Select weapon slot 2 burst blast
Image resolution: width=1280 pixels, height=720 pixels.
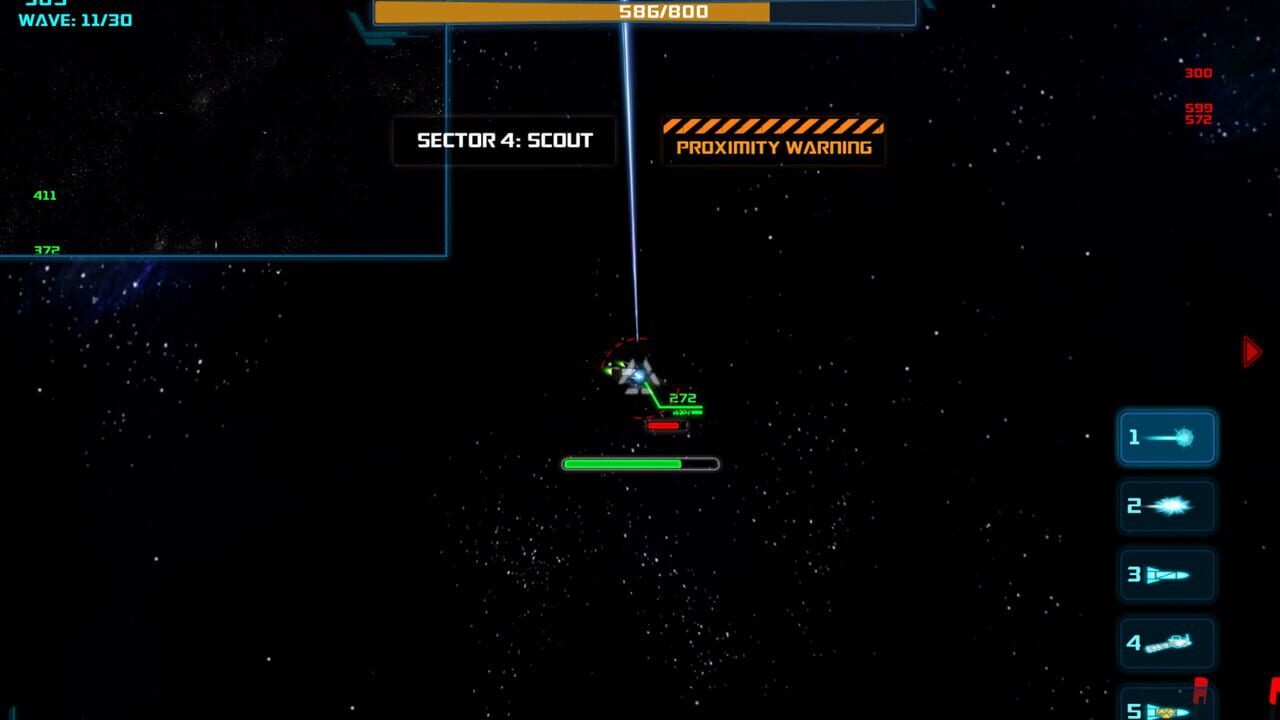[x=1166, y=506]
